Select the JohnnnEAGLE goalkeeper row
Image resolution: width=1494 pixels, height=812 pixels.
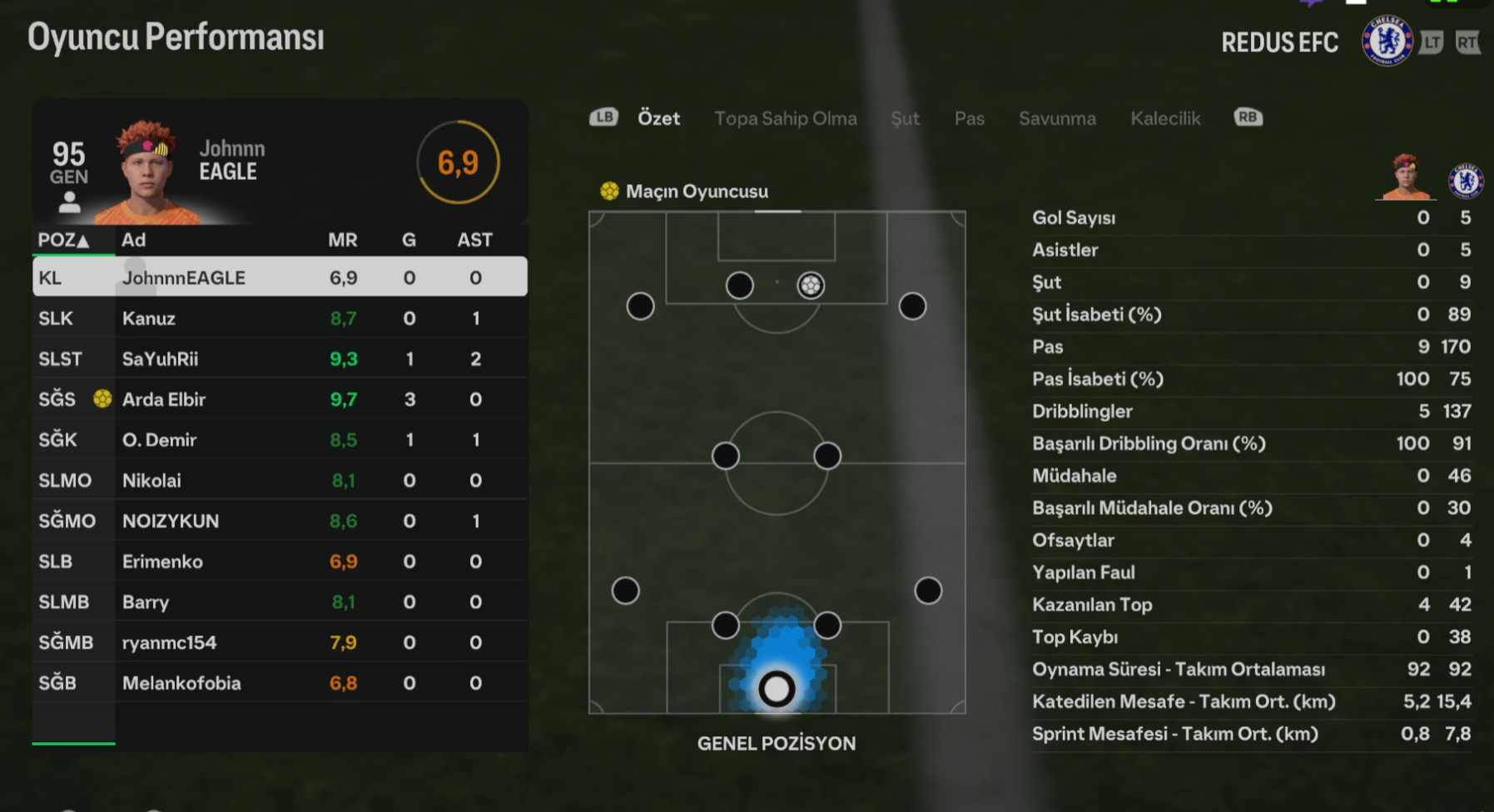point(280,277)
